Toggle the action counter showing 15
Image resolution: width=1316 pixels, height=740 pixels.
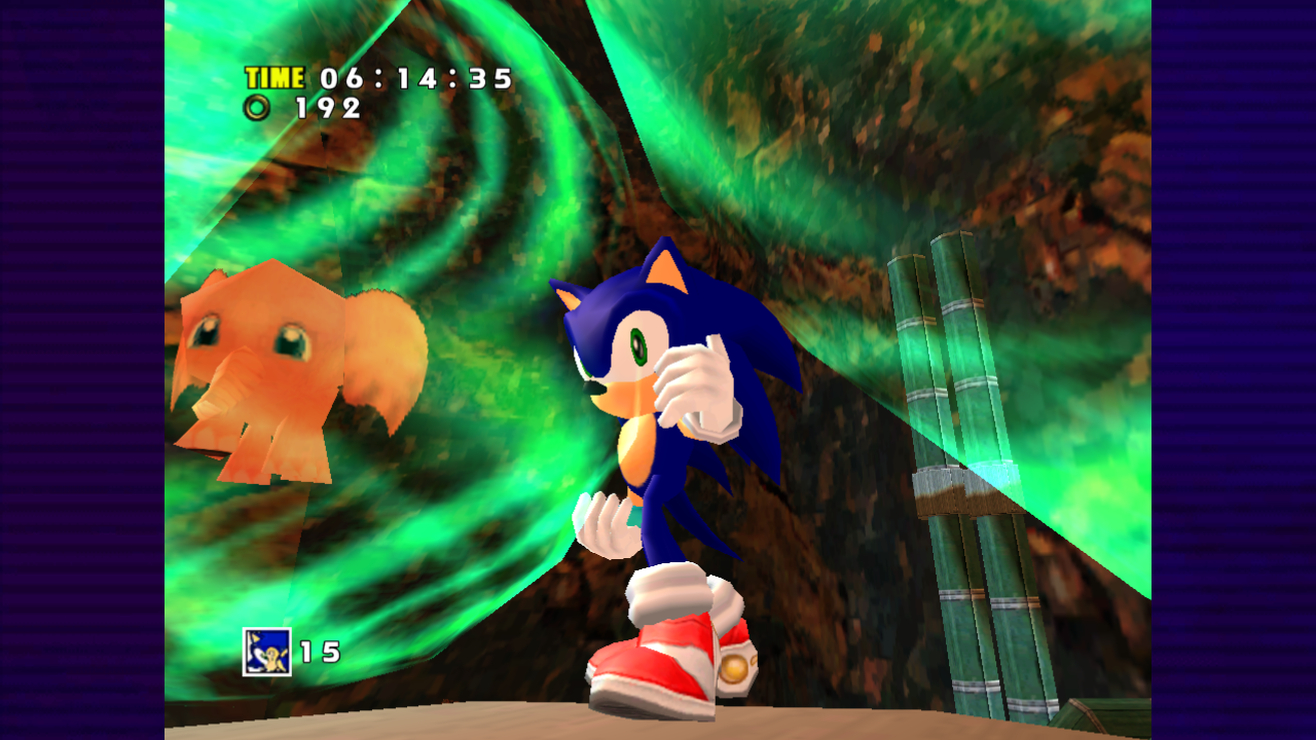[x=322, y=650]
